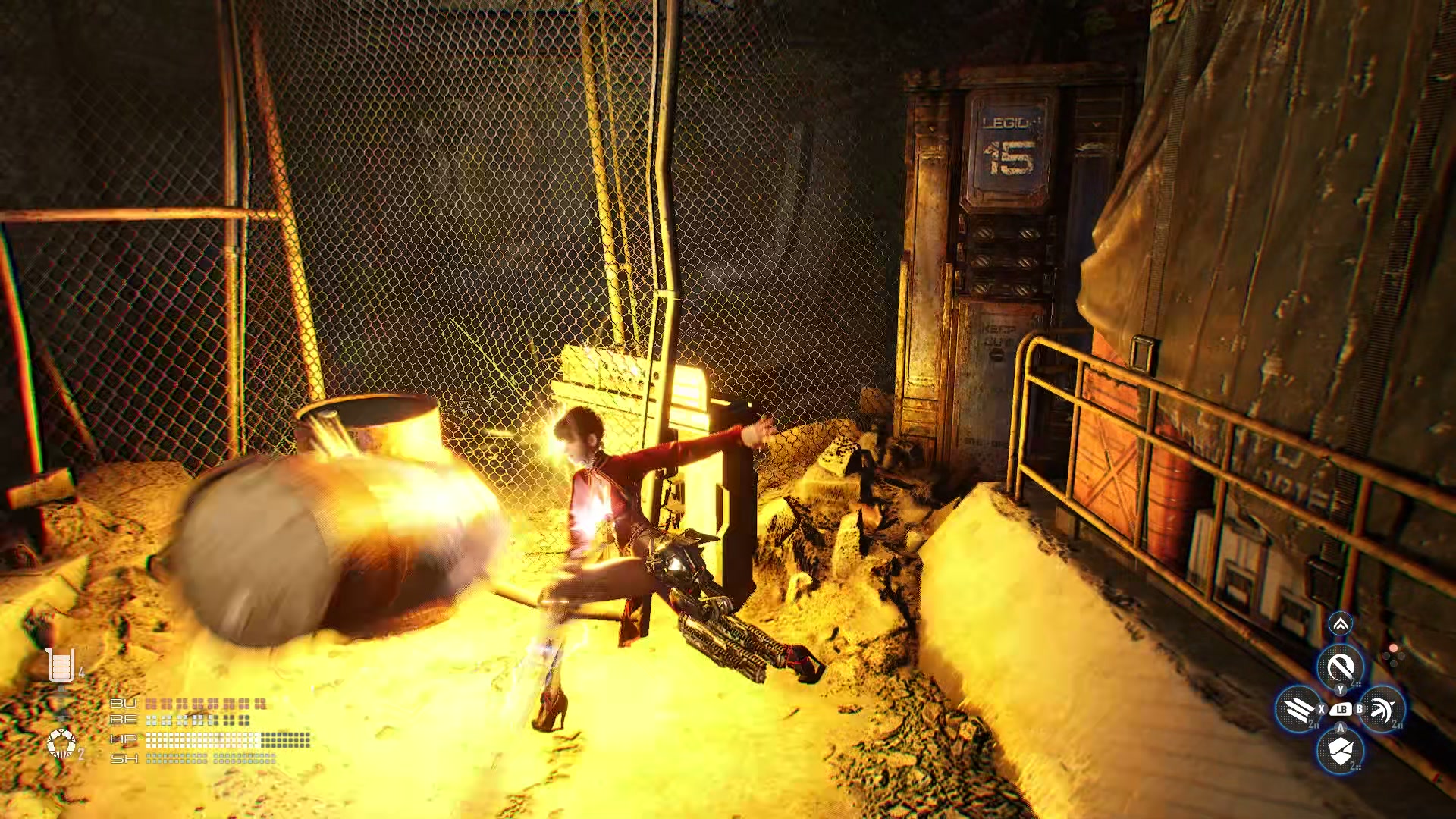
Task: Select the BU stat label
Action: pyautogui.click(x=124, y=703)
